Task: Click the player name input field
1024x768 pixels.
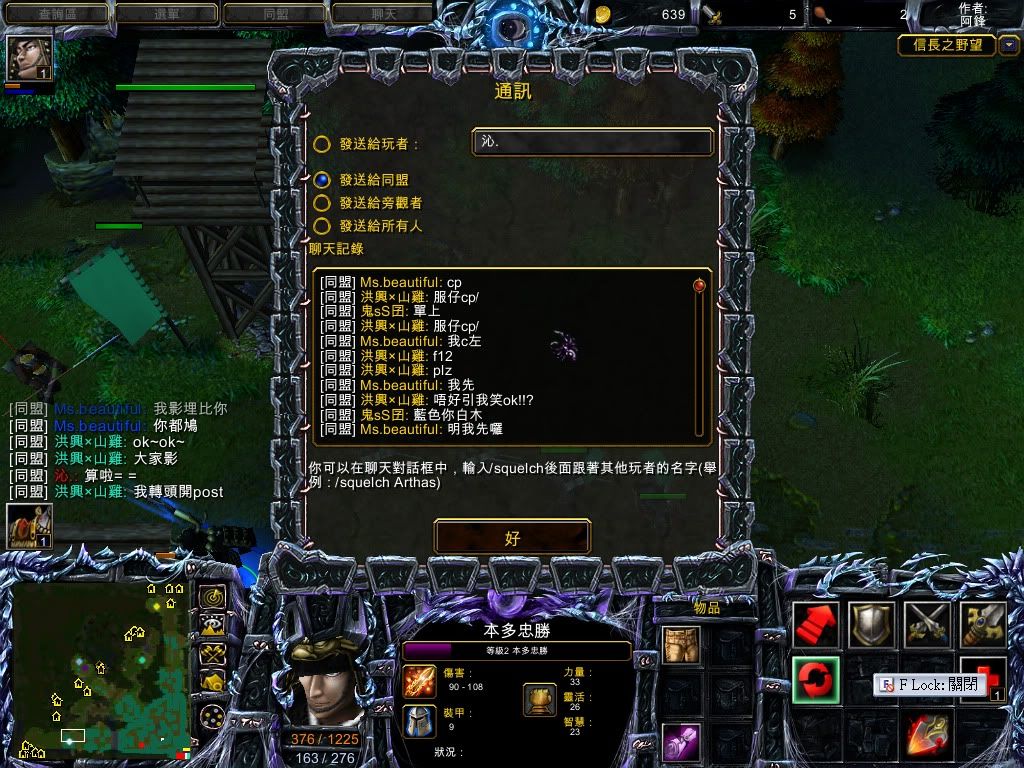Action: [592, 142]
